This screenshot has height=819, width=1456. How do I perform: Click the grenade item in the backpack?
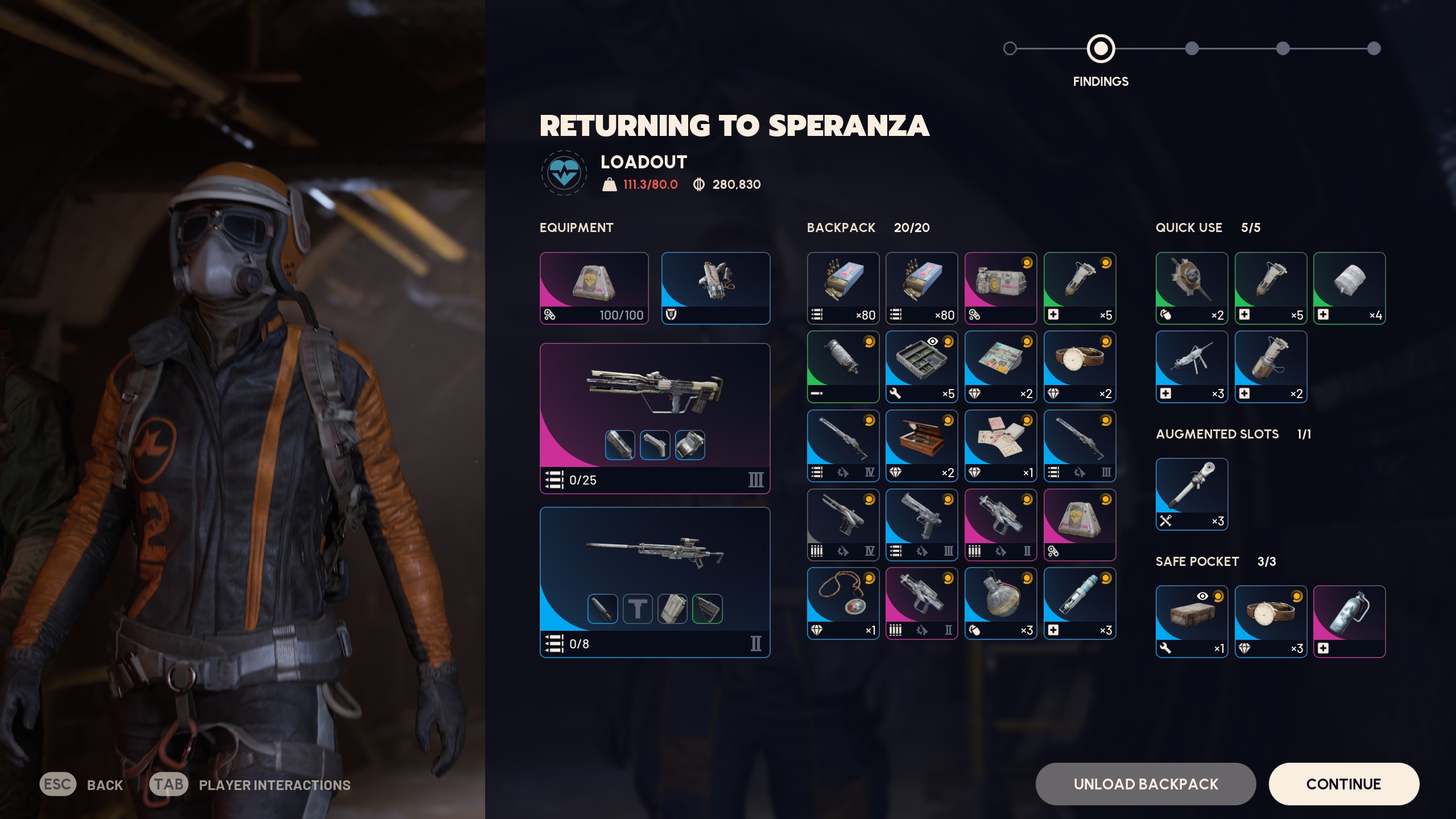coord(1000,603)
